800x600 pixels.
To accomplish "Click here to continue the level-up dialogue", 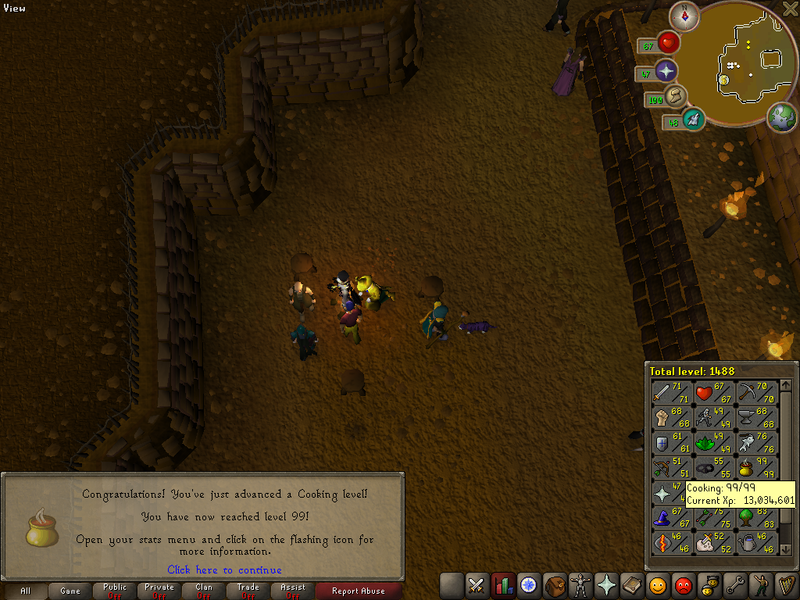I will [x=224, y=570].
